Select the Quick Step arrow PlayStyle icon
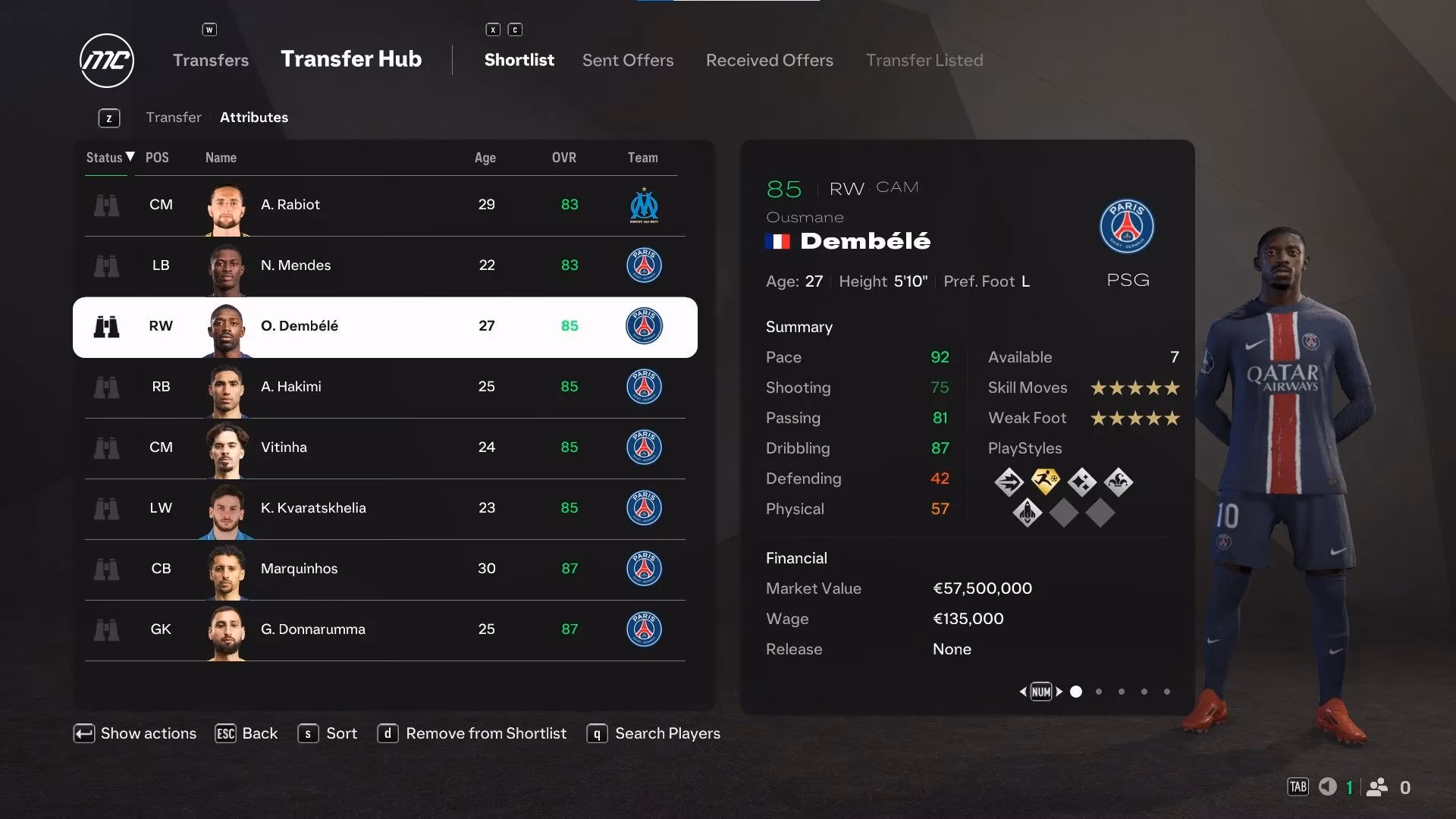 [1009, 482]
